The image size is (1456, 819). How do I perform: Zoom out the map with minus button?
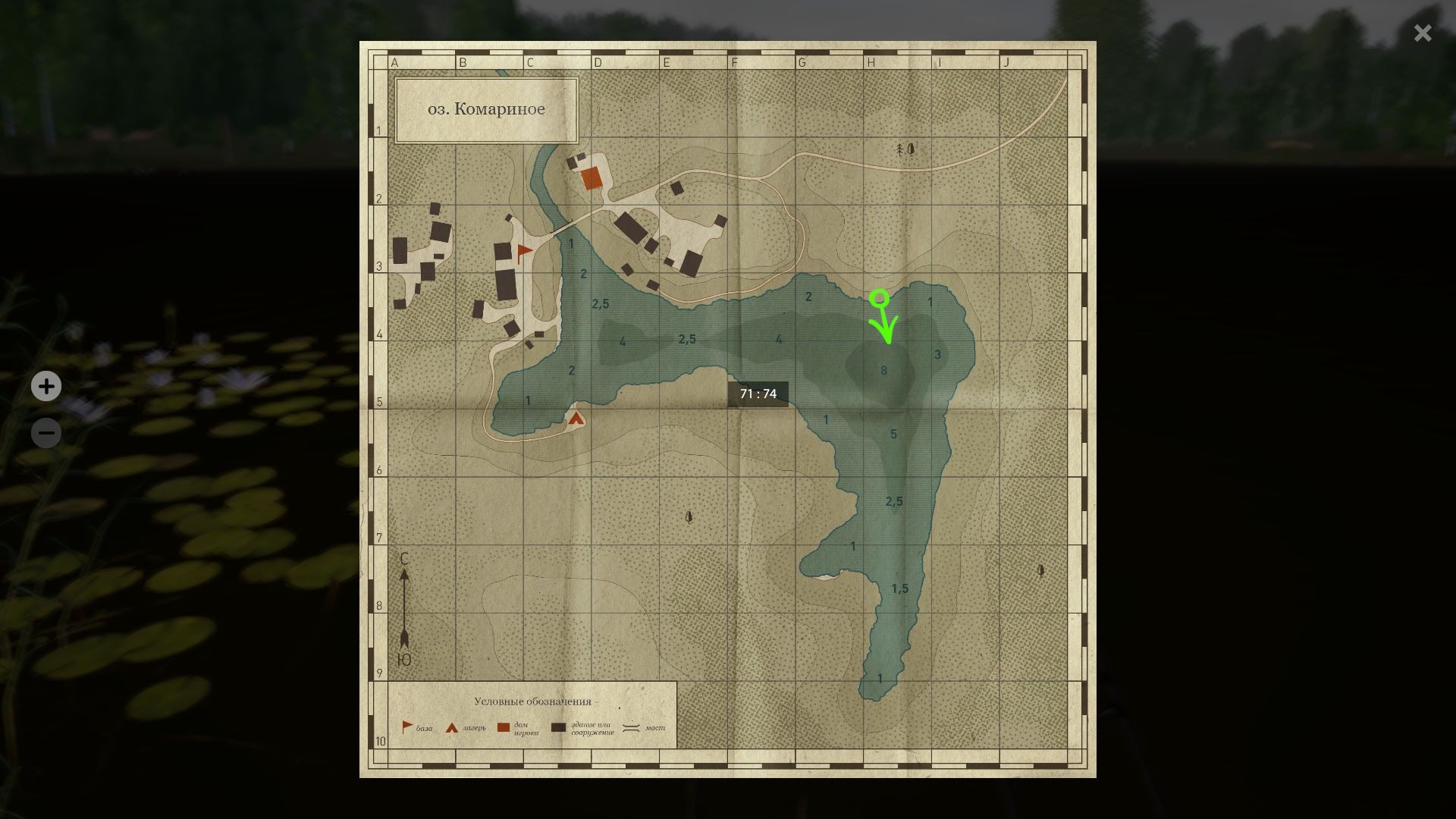click(46, 433)
